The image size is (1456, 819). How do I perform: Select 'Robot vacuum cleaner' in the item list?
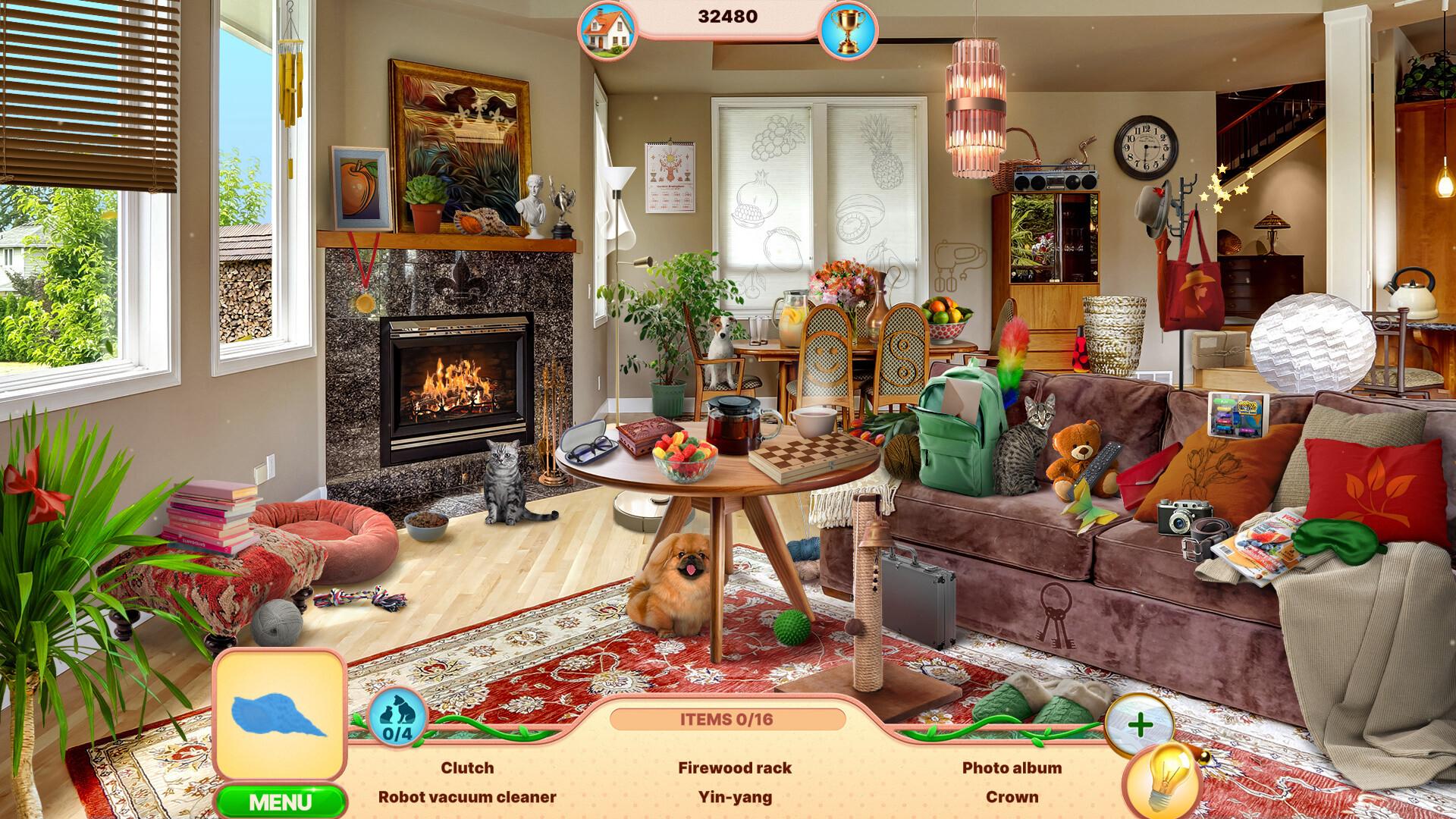468,796
